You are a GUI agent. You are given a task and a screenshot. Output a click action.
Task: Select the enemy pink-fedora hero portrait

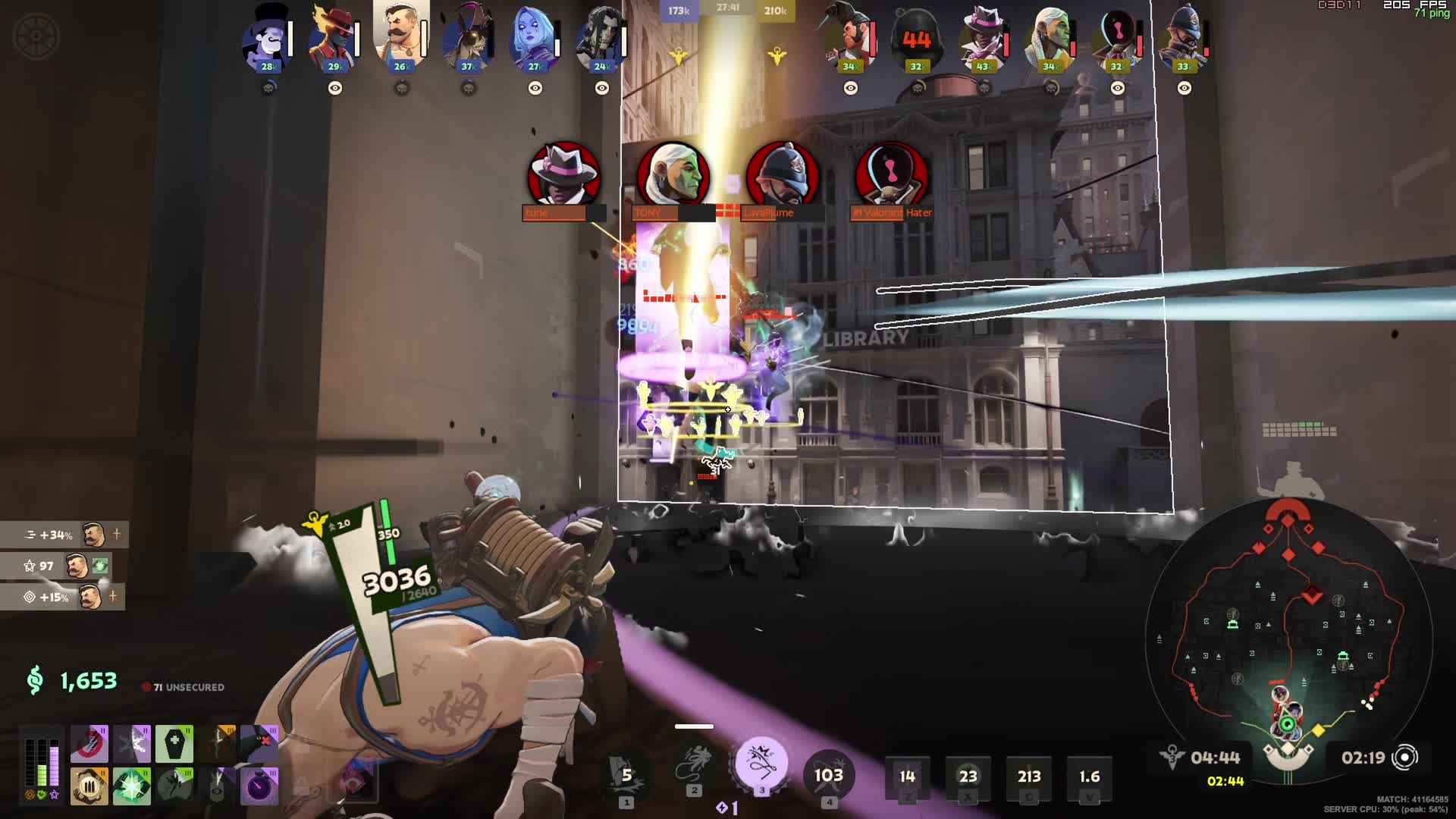[x=984, y=39]
